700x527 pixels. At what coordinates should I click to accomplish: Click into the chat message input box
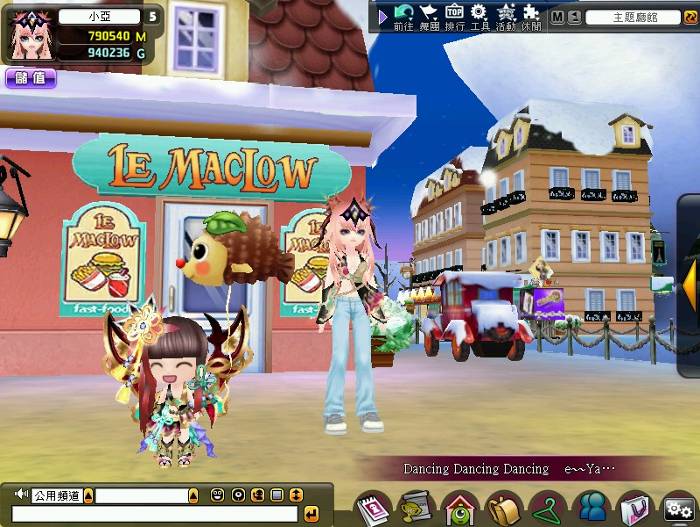pyautogui.click(x=150, y=514)
